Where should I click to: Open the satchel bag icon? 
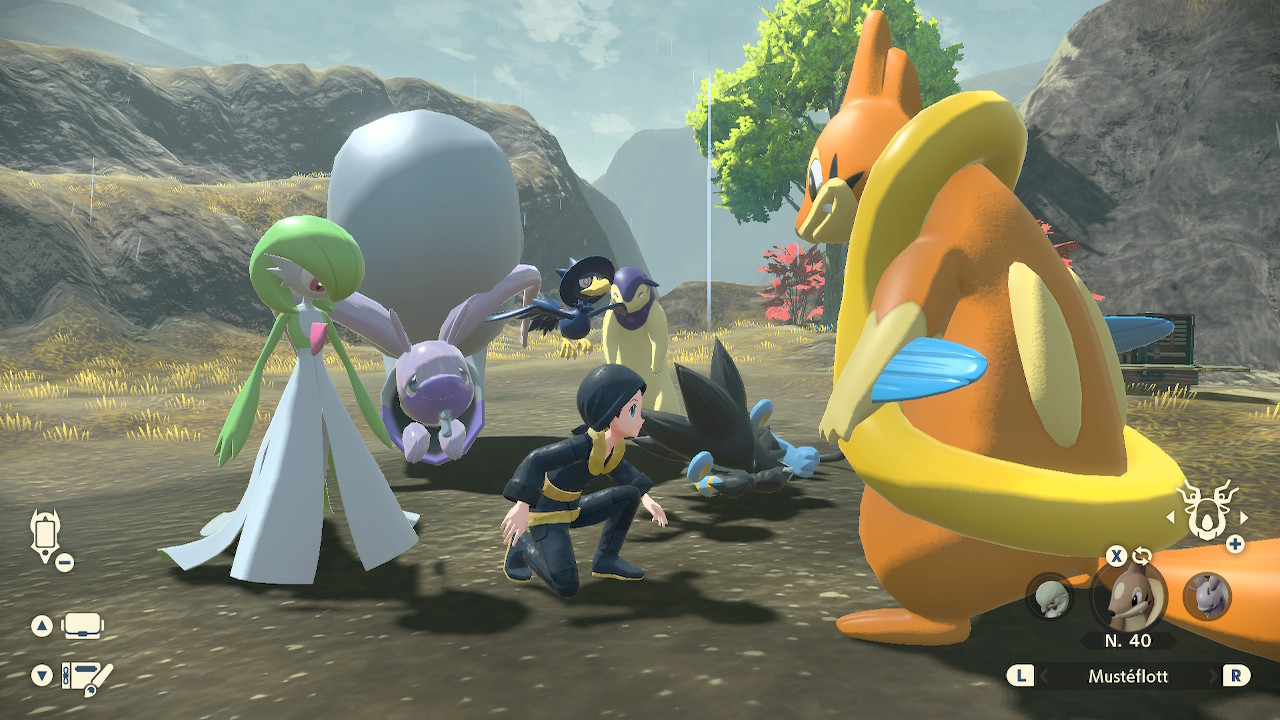(x=83, y=627)
